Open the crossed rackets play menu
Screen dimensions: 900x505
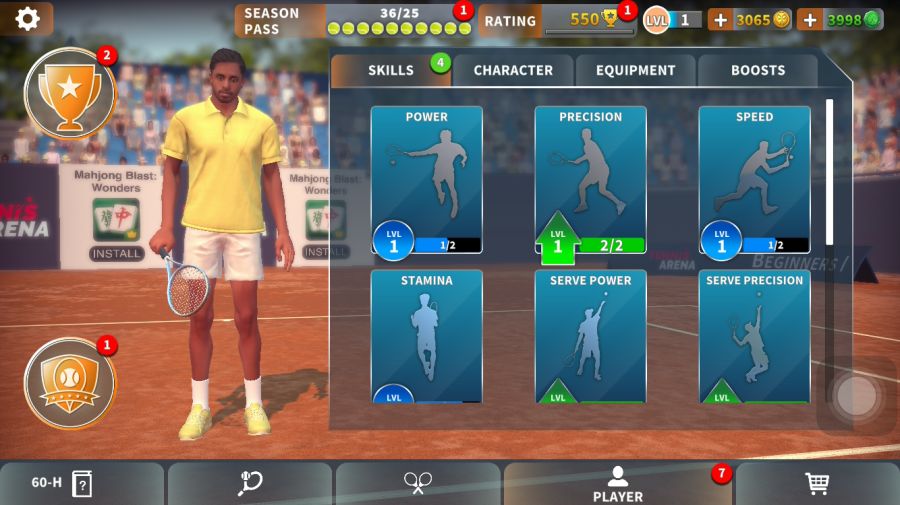point(418,484)
